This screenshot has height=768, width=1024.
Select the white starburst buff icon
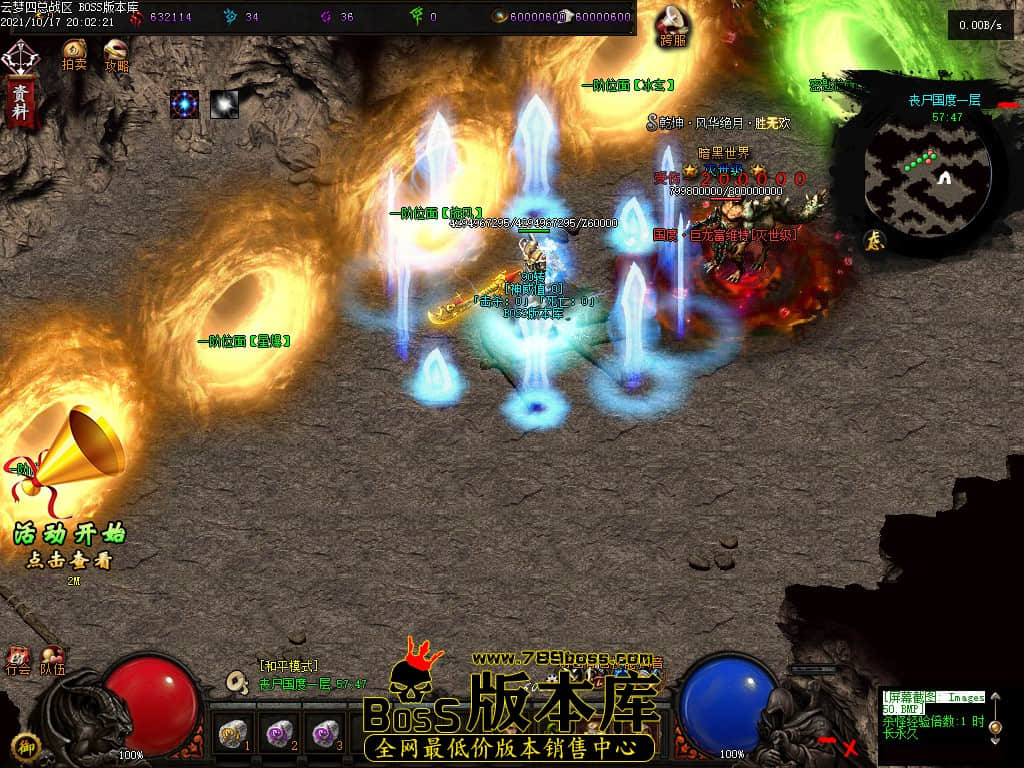(224, 103)
